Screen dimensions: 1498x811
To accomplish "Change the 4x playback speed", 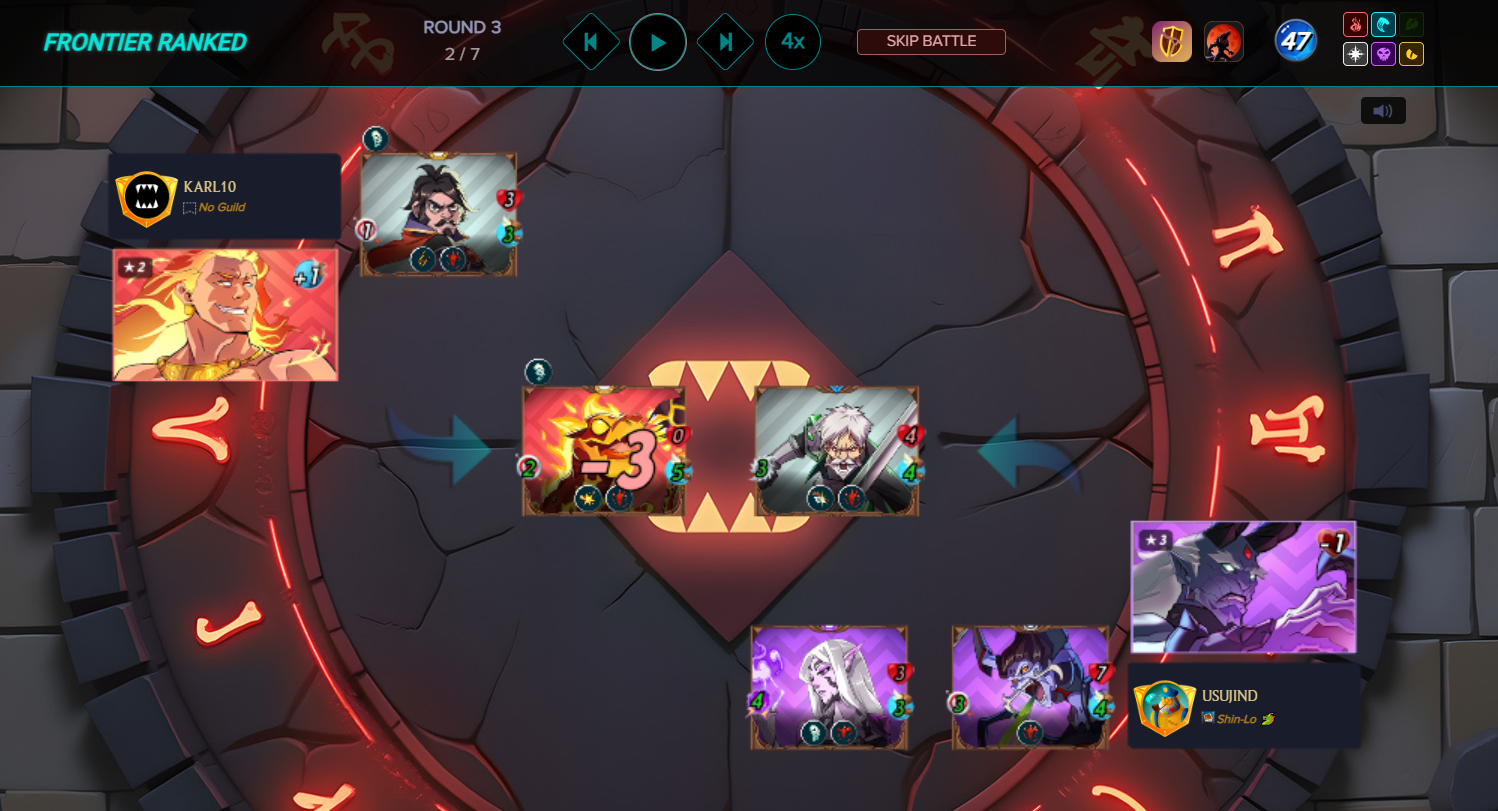I will (x=793, y=42).
